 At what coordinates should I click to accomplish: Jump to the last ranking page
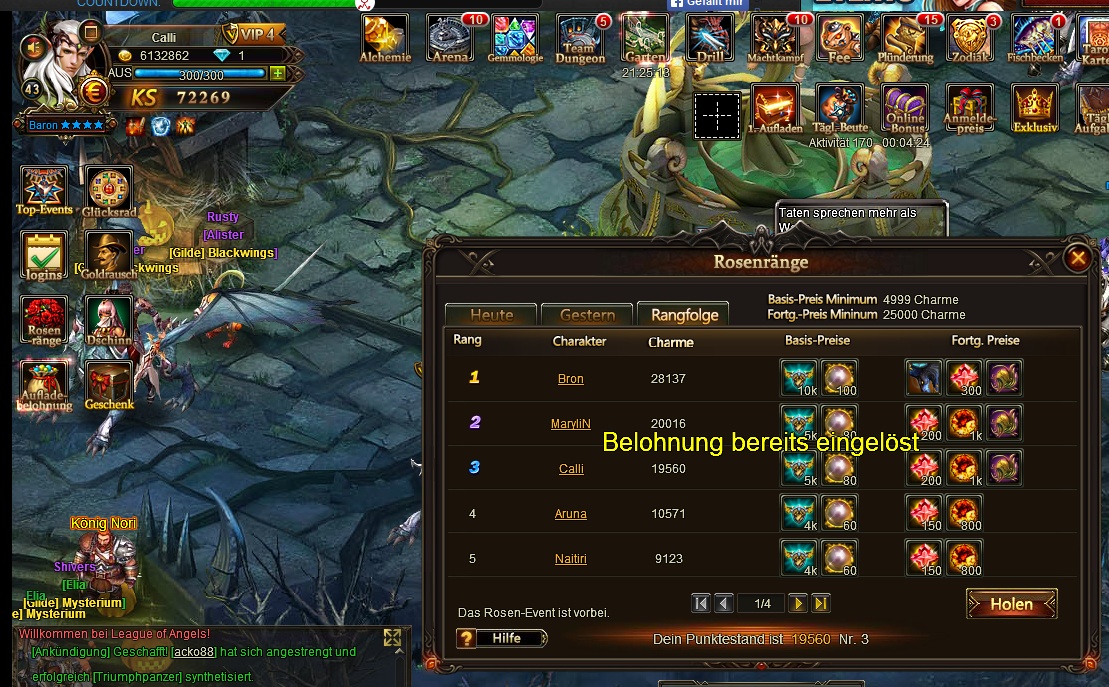[820, 603]
